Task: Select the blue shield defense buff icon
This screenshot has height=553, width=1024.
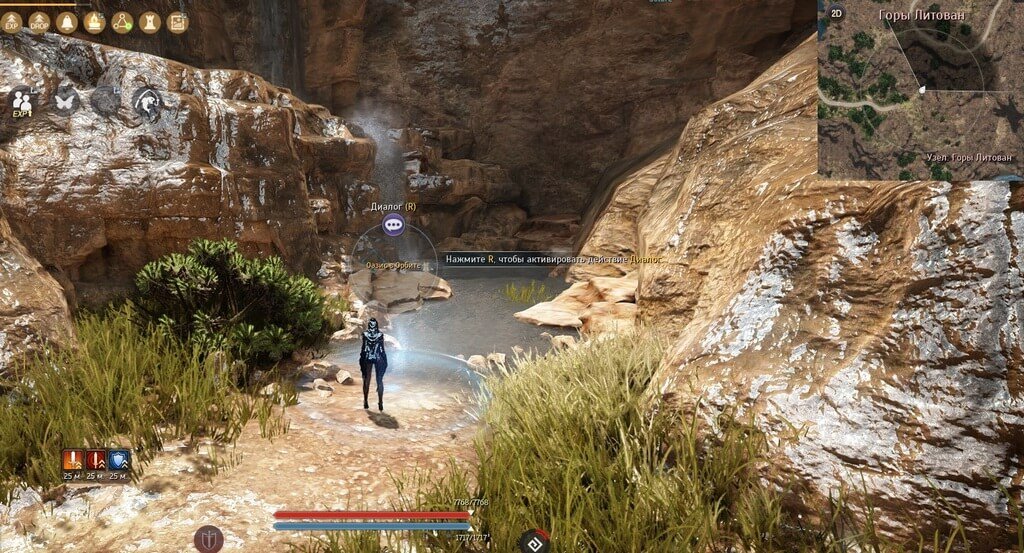Action: (x=119, y=460)
